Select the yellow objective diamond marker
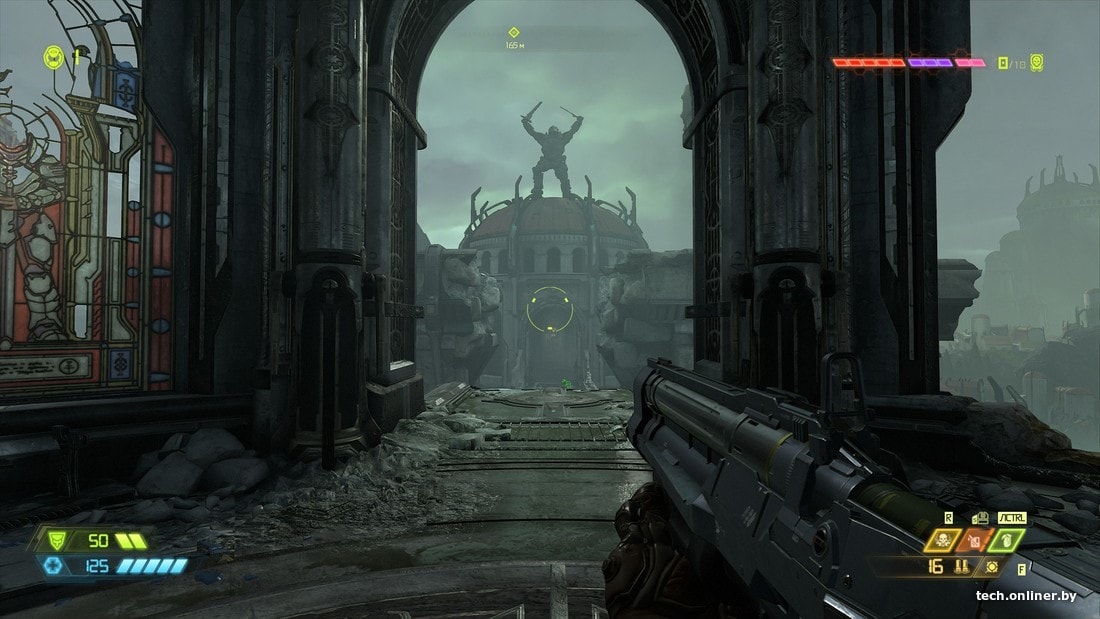Image resolution: width=1100 pixels, height=619 pixels. [x=514, y=32]
